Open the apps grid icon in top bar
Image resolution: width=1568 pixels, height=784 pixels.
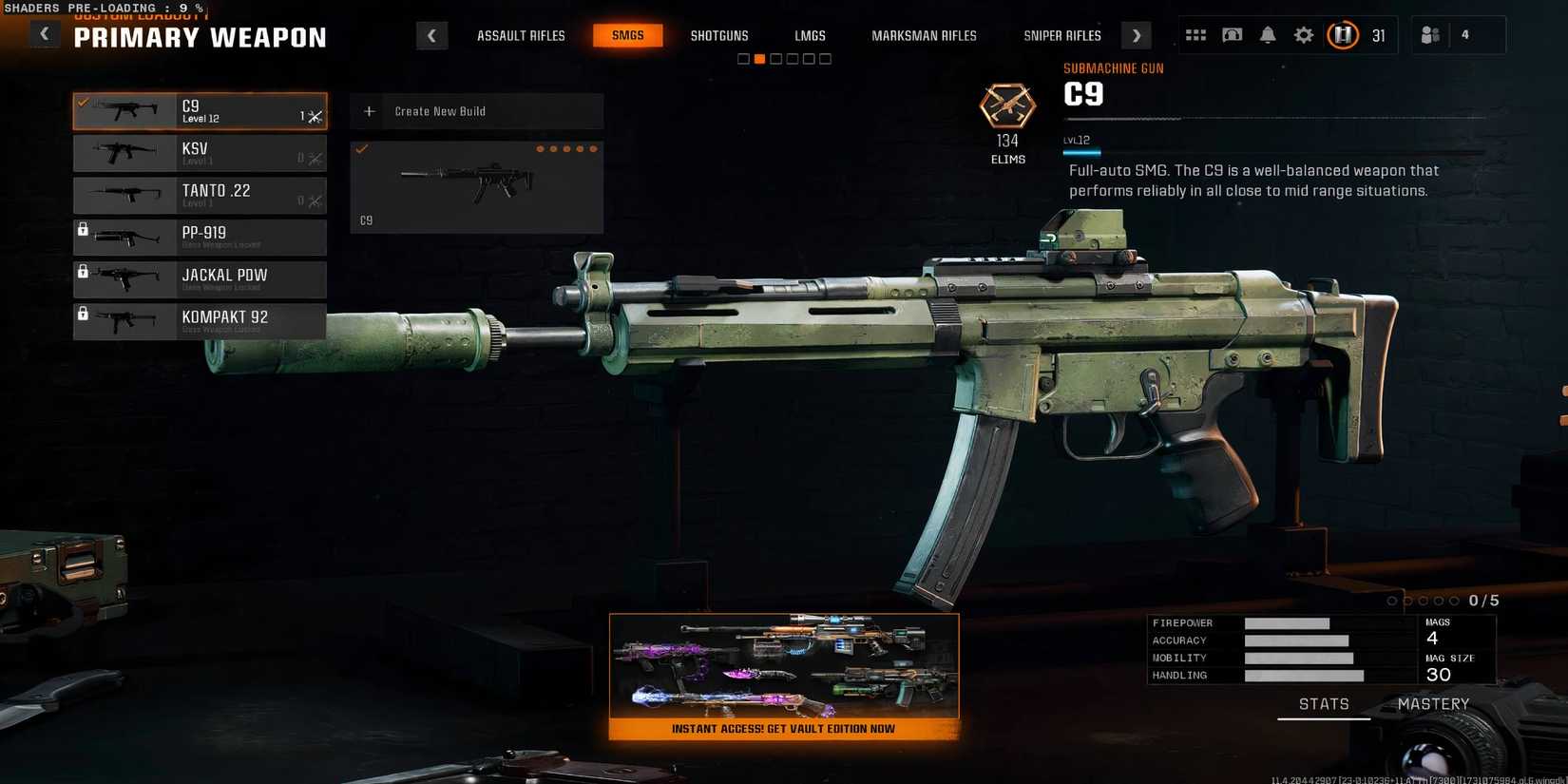(x=1195, y=34)
